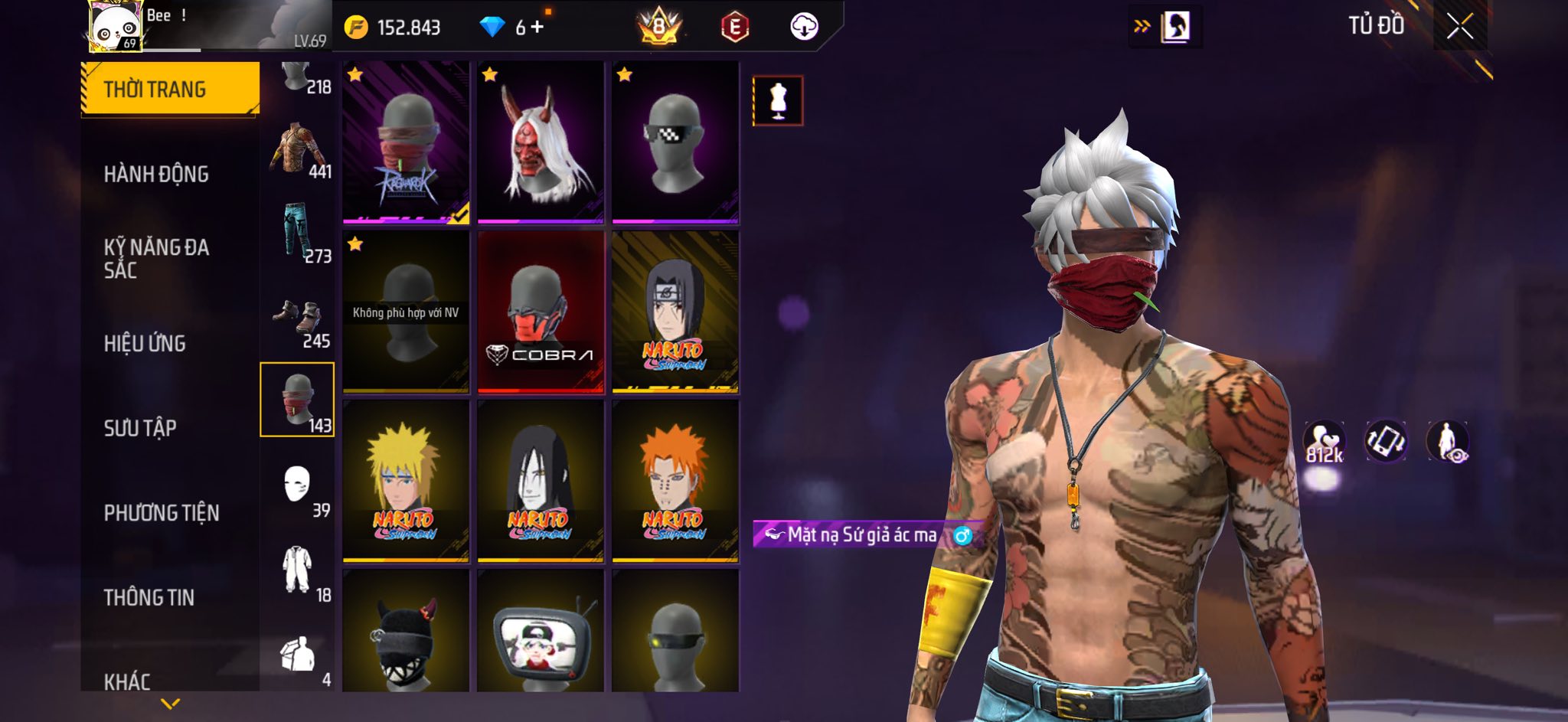Go to the Sưu Tập tab
This screenshot has width=1568, height=722.
click(140, 428)
